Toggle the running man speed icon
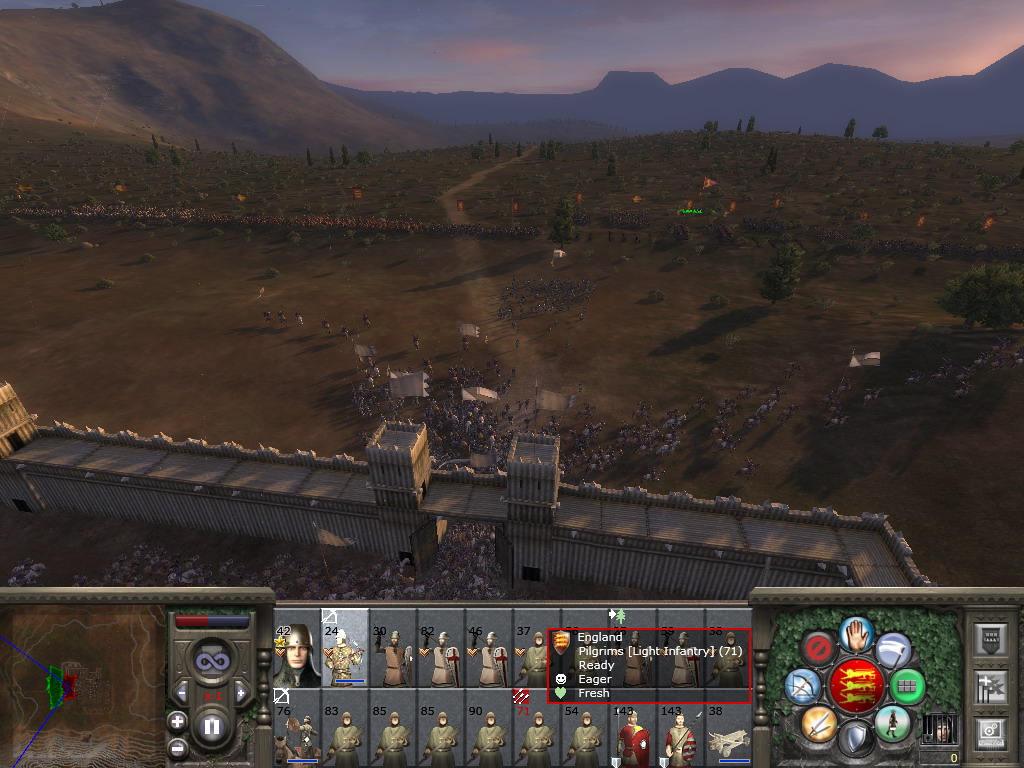 892,722
